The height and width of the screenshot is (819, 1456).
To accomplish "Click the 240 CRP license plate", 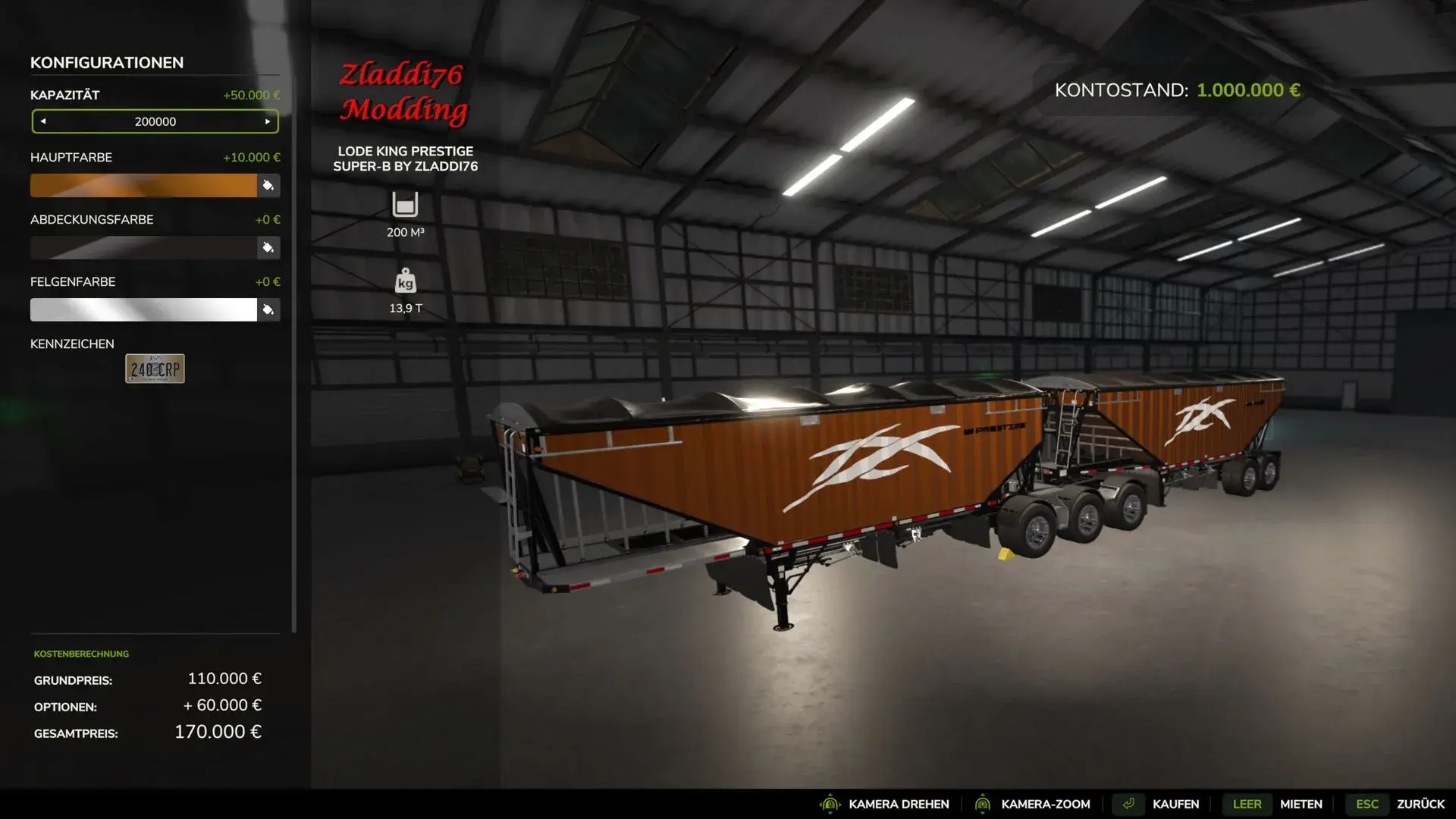I will click(x=155, y=369).
